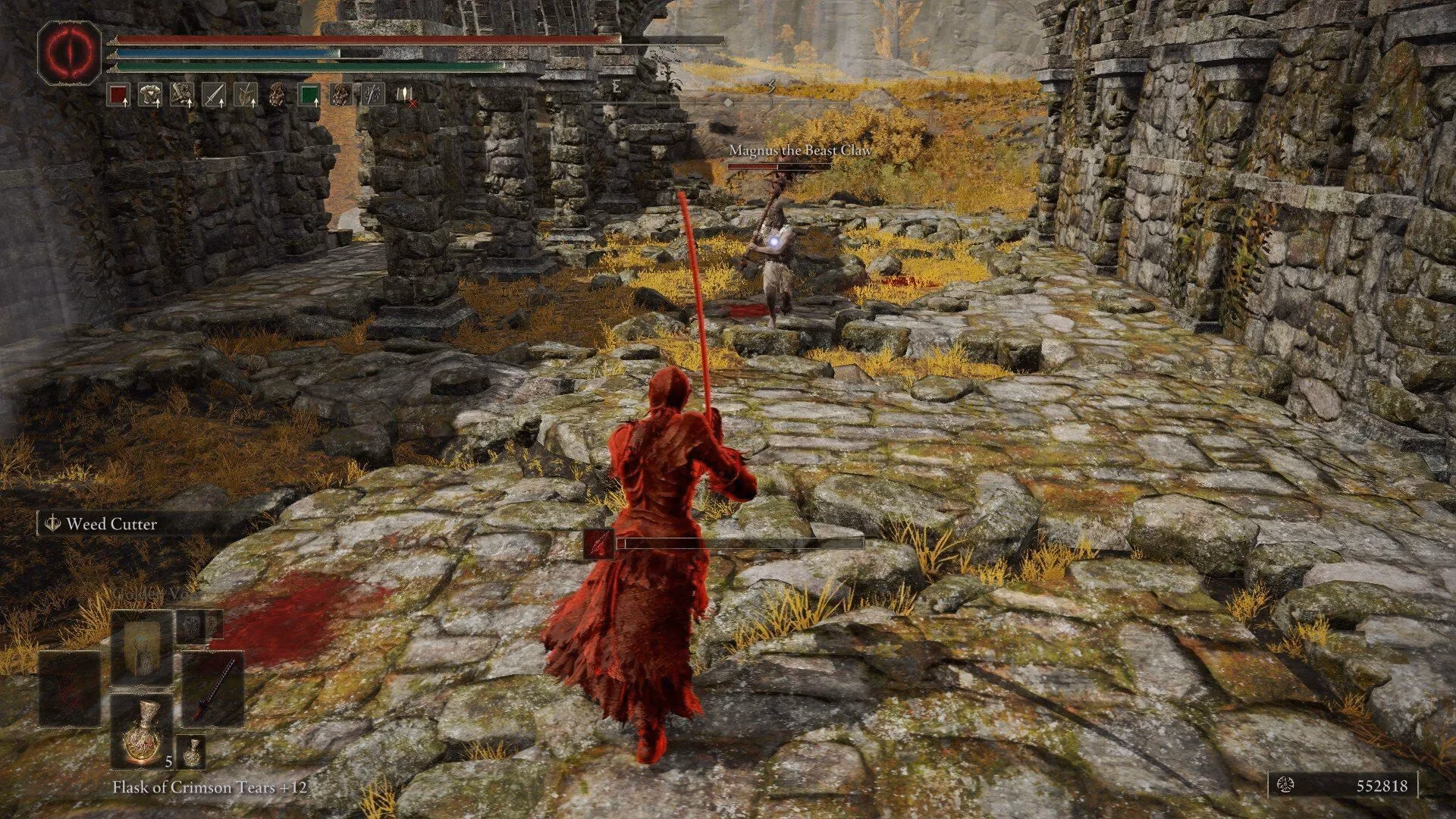Viewport: 1456px width, 819px height.
Task: Click the small next-item flask icon
Action: (192, 751)
